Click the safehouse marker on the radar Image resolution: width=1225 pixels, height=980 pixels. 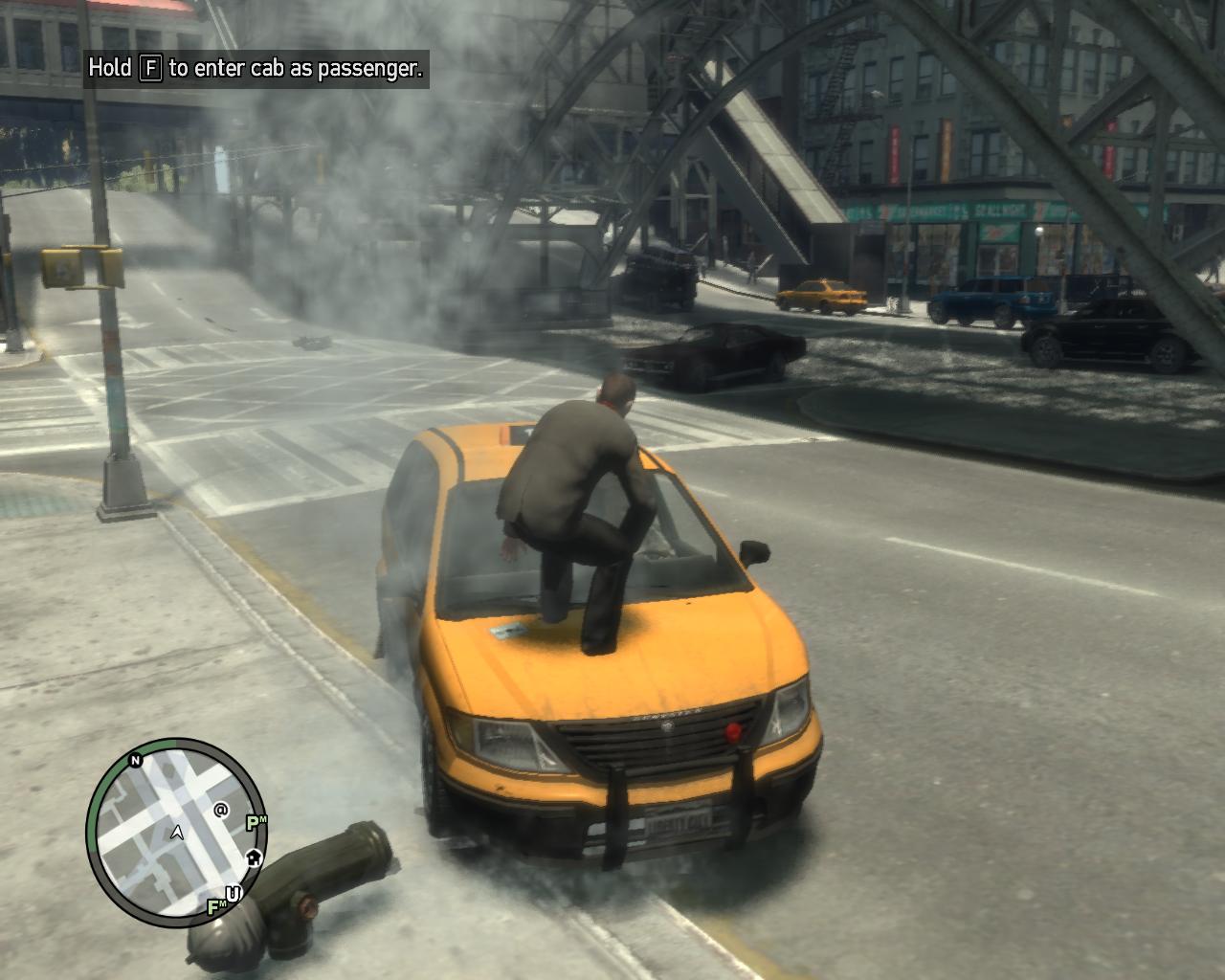point(255,857)
